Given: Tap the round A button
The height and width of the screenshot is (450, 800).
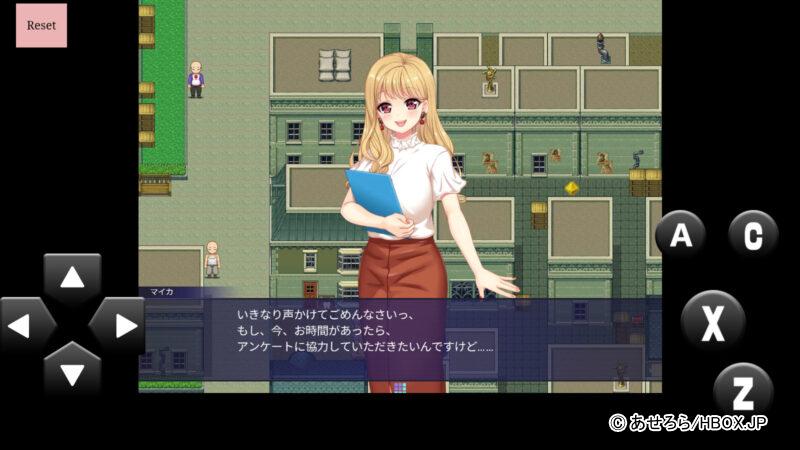Looking at the screenshot, I should [x=681, y=236].
